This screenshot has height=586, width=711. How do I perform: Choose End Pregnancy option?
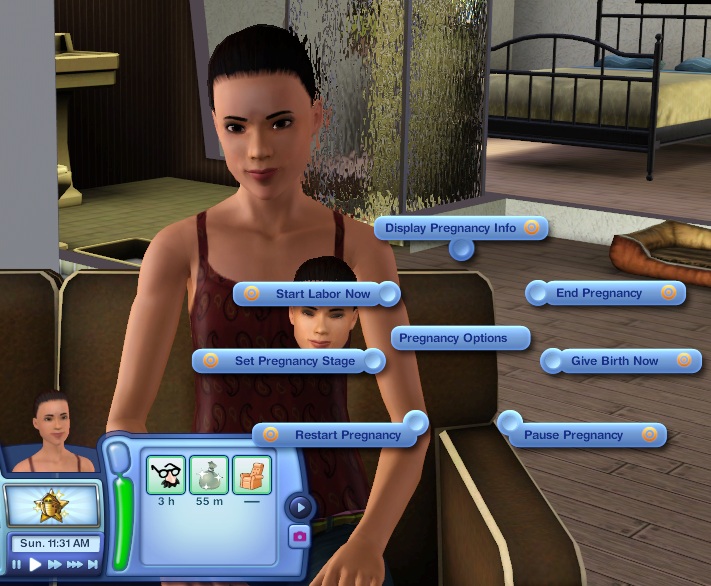[x=599, y=293]
